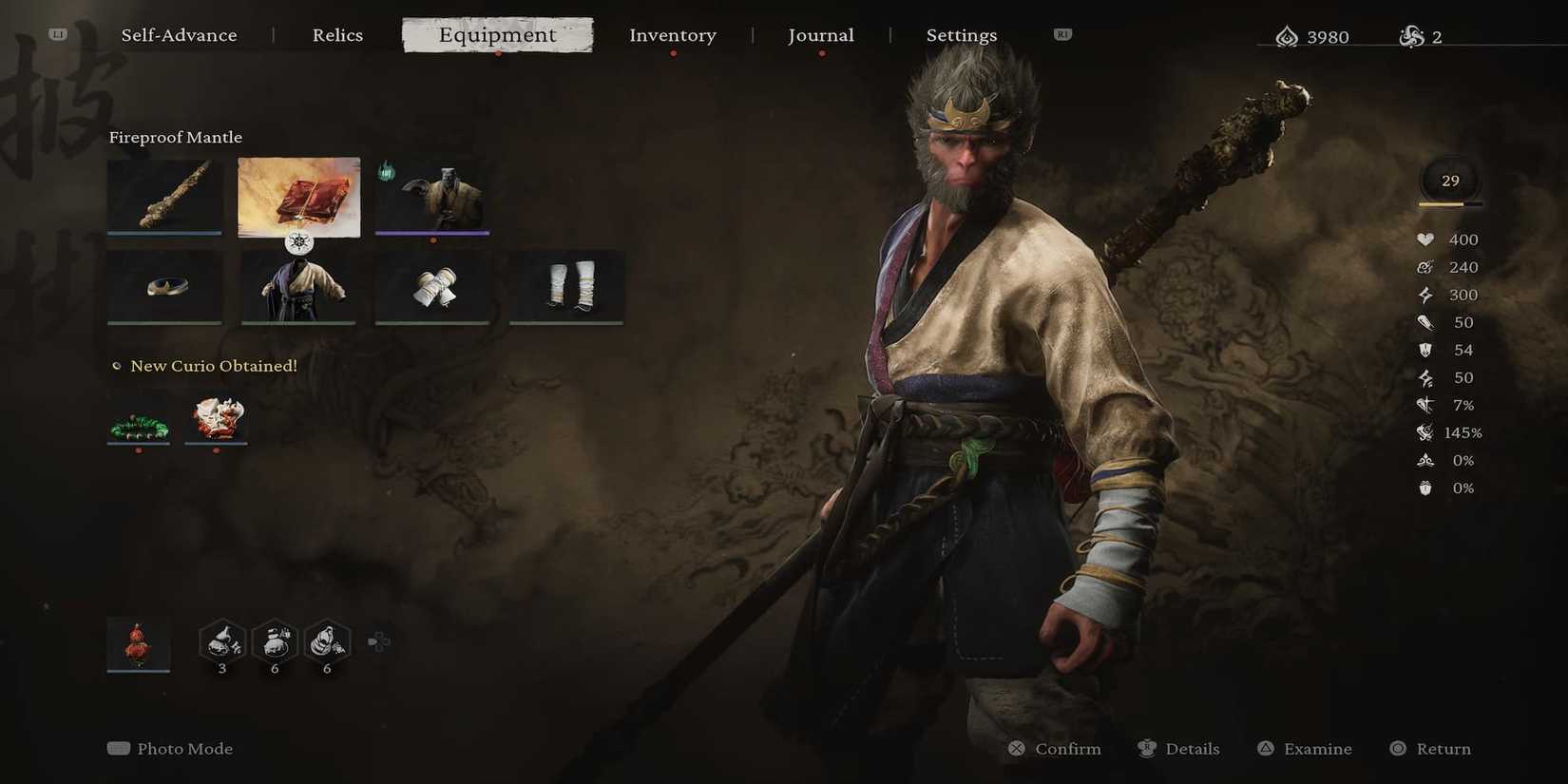This screenshot has height=784, width=1568.
Task: Switch to the Inventory tab
Action: [x=673, y=35]
